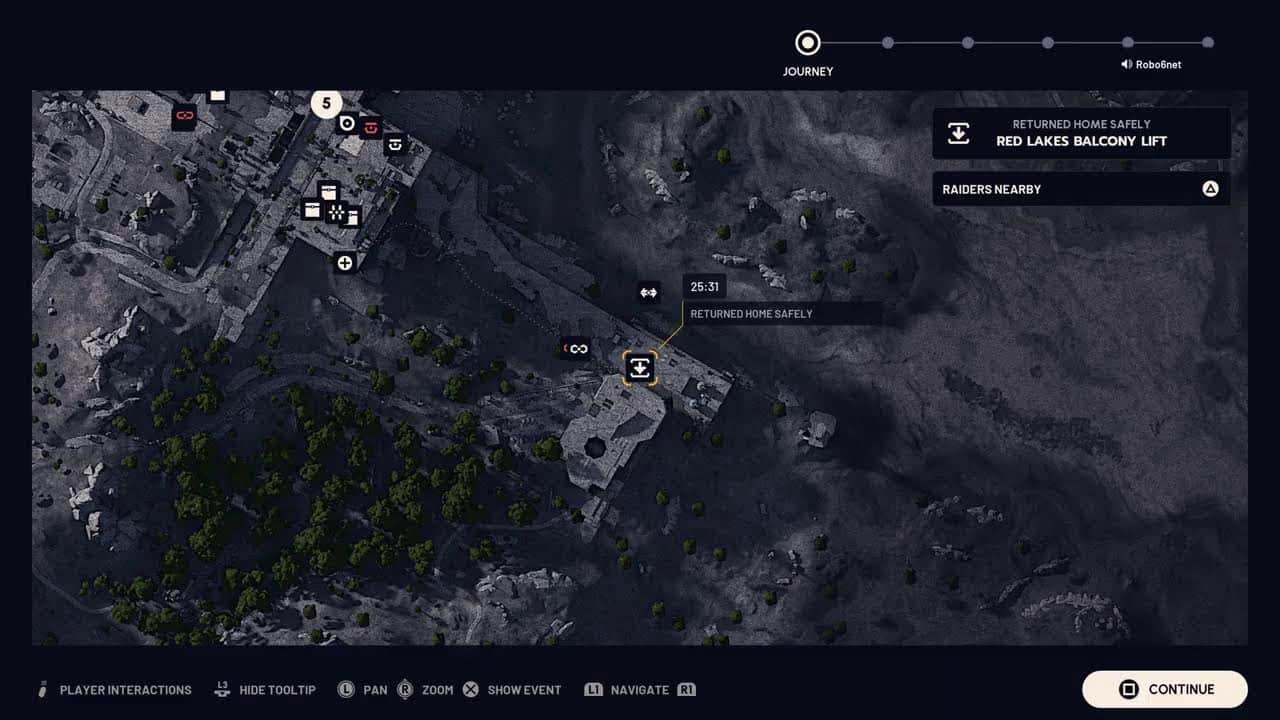Expand the Raiders Nearby panel
The image size is (1280, 720).
[1081, 189]
